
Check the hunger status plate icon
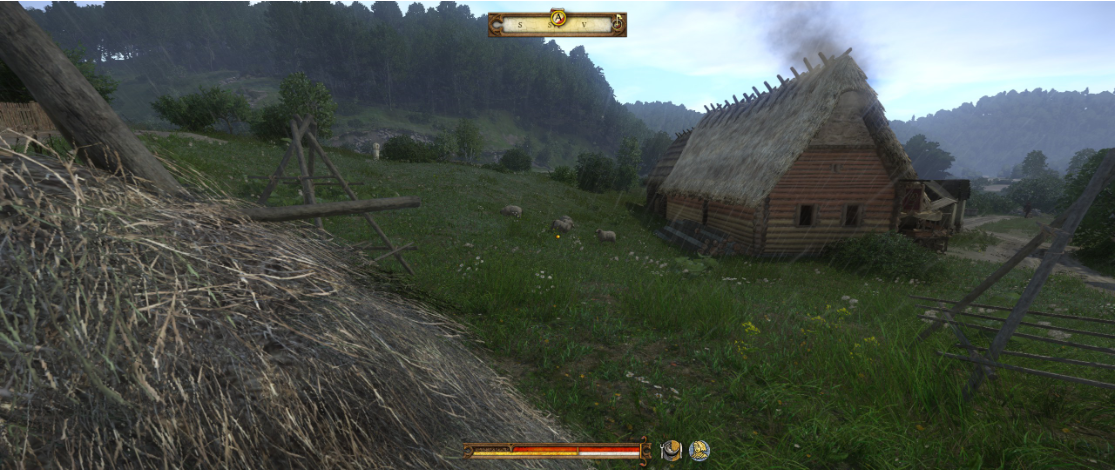672,451
